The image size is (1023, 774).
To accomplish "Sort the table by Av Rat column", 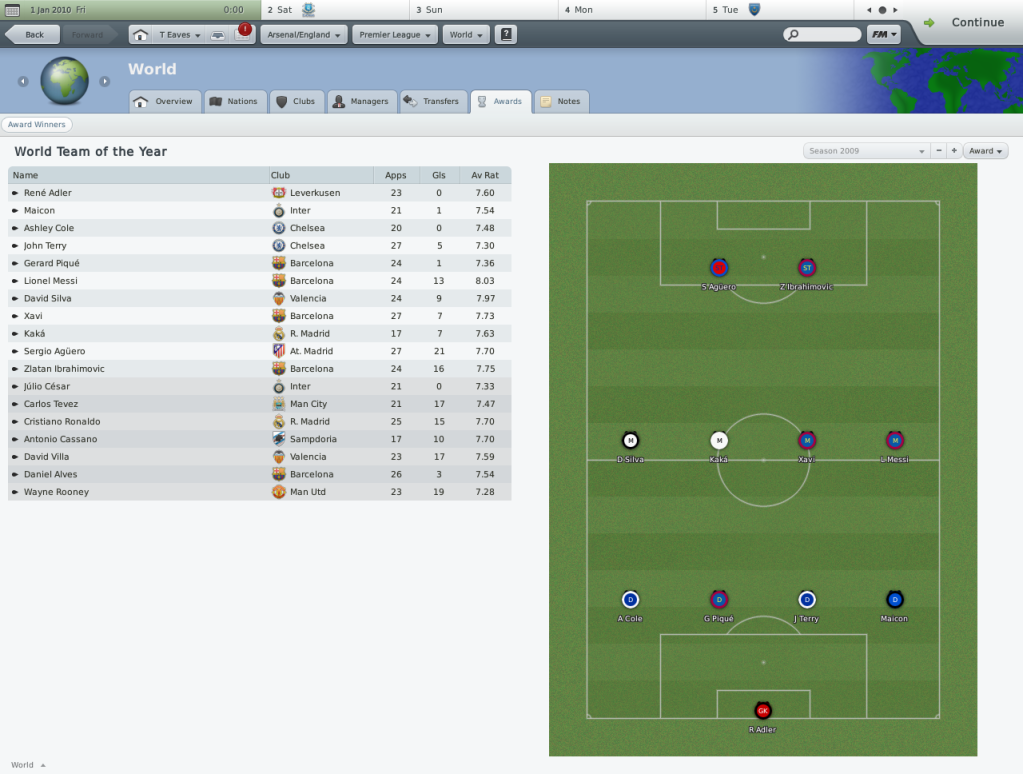I will (485, 175).
